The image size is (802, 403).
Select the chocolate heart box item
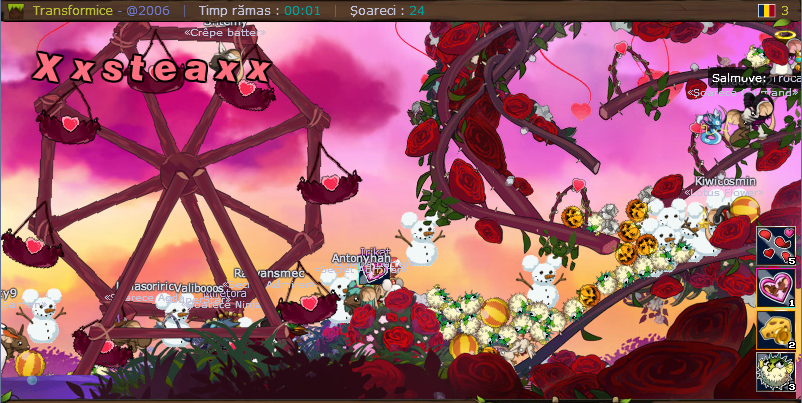click(x=776, y=288)
